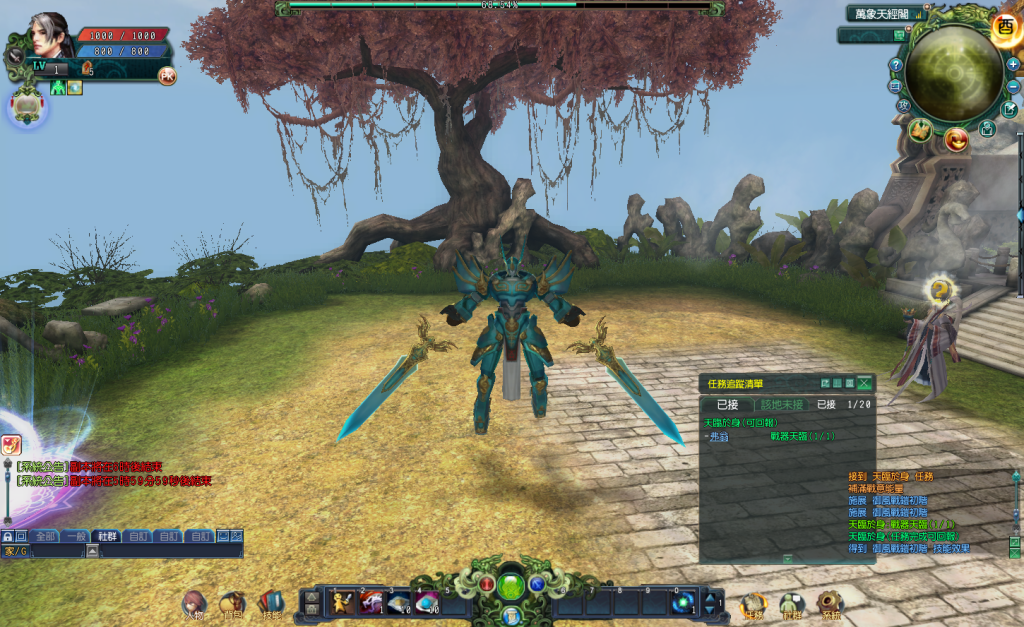Image resolution: width=1024 pixels, height=627 pixels.
Task: Close the 任務追蹤清單 quest tracker panel
Action: pos(865,383)
